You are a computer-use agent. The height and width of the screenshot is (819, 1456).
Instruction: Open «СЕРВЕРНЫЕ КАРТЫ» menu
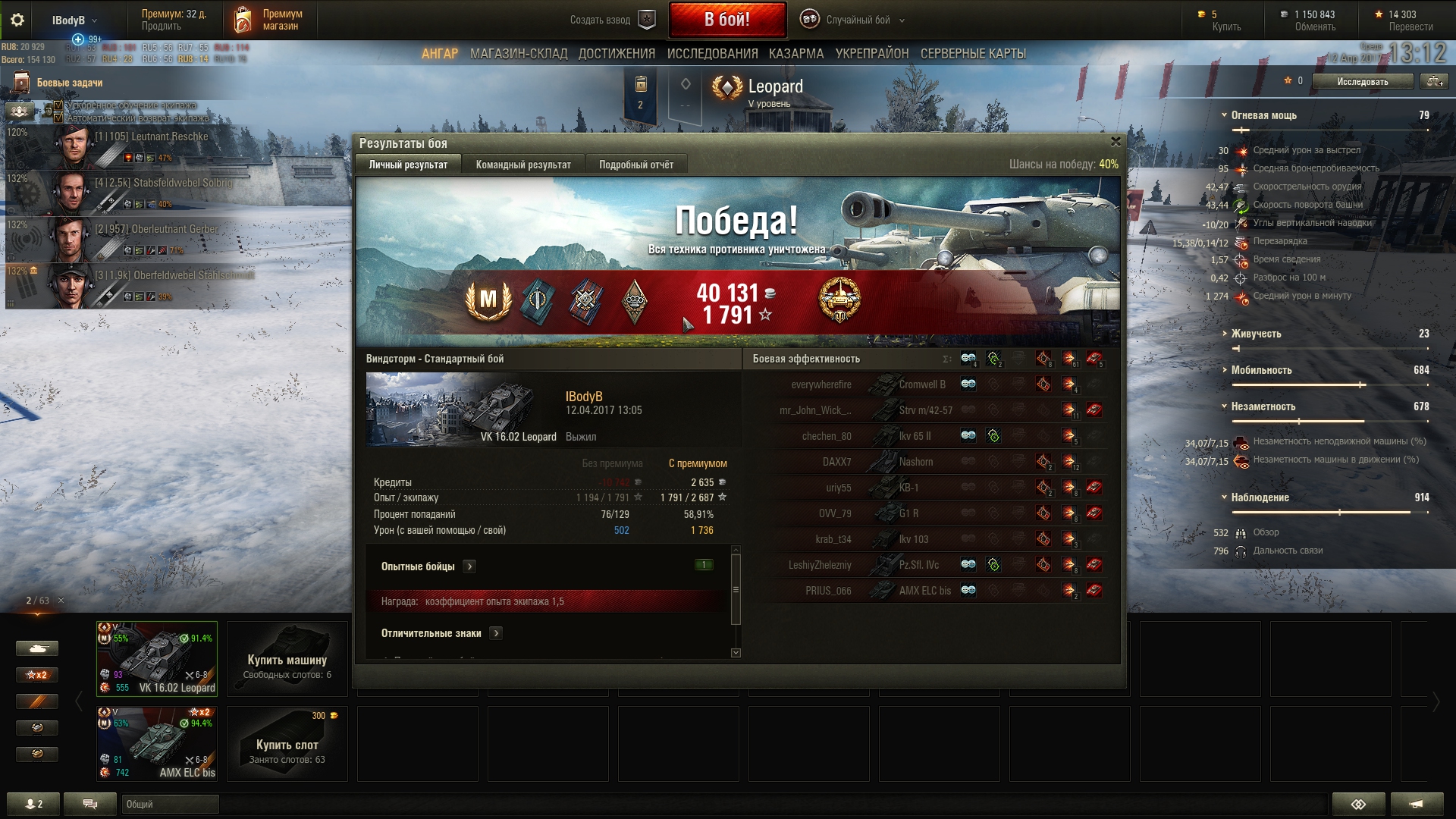coord(973,54)
